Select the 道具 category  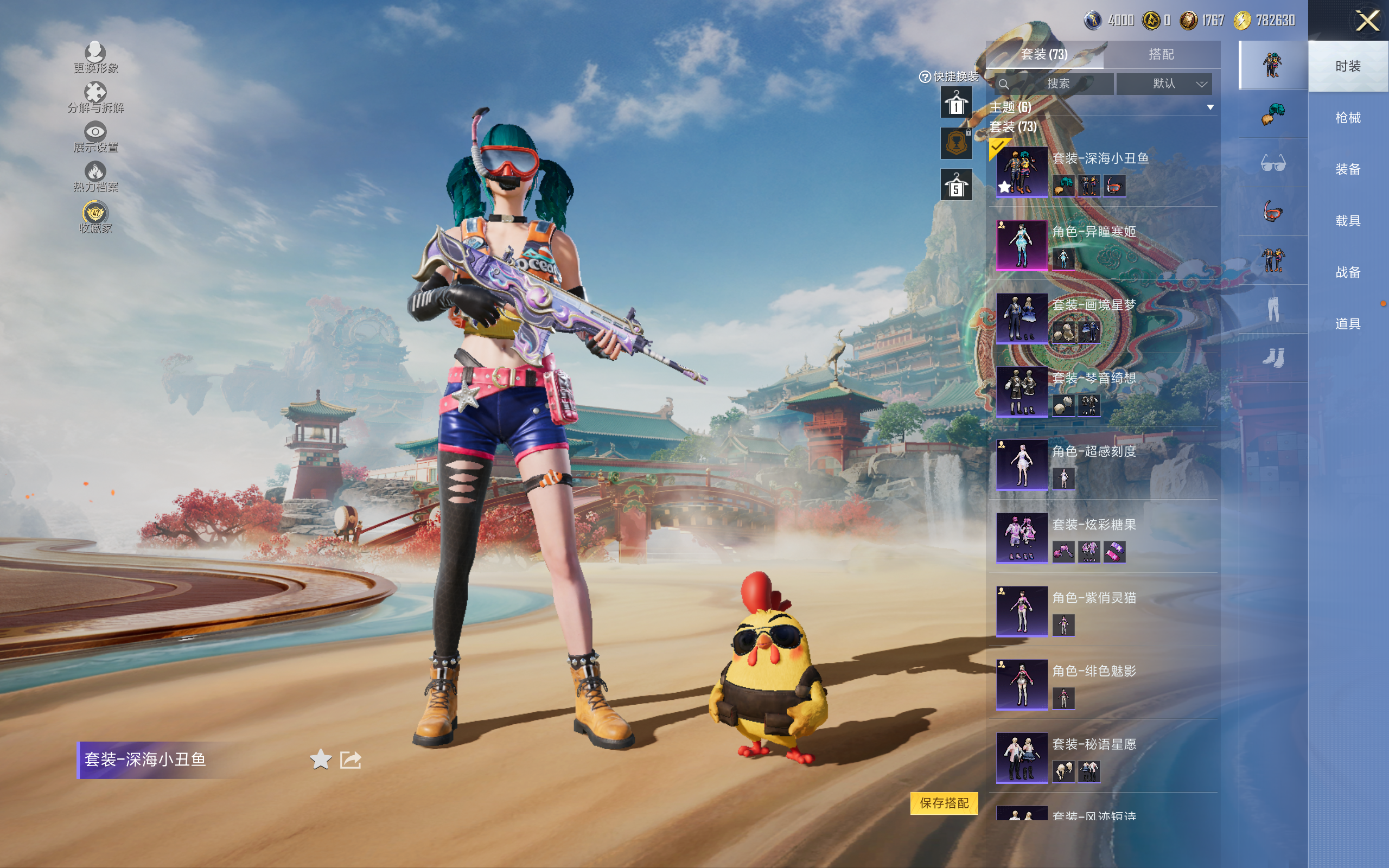pos(1347,324)
